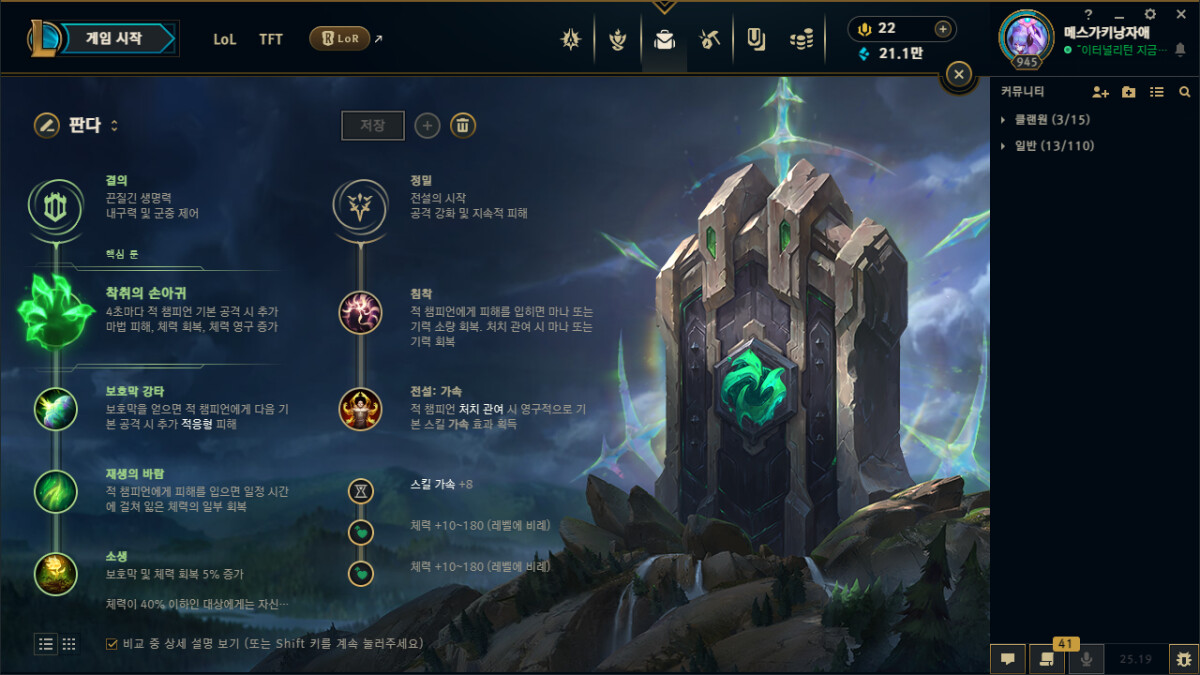This screenshot has height=675, width=1200.
Task: Change the 스킬 가속 +8 stat shard
Action: tap(361, 491)
